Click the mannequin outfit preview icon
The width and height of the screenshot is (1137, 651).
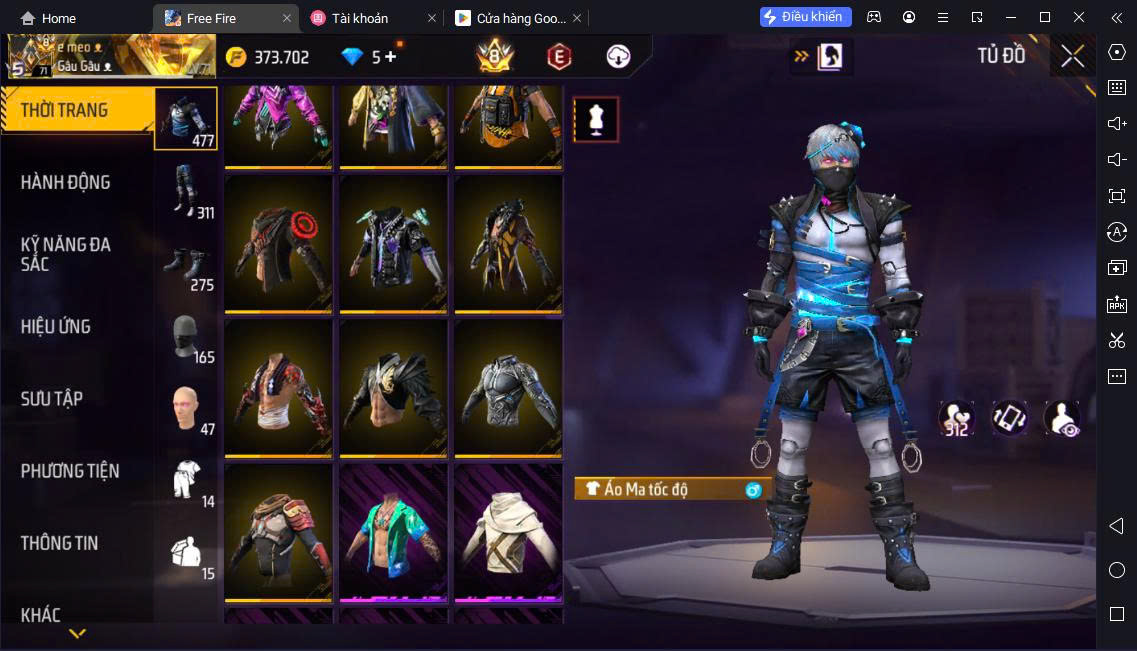pyautogui.click(x=596, y=120)
